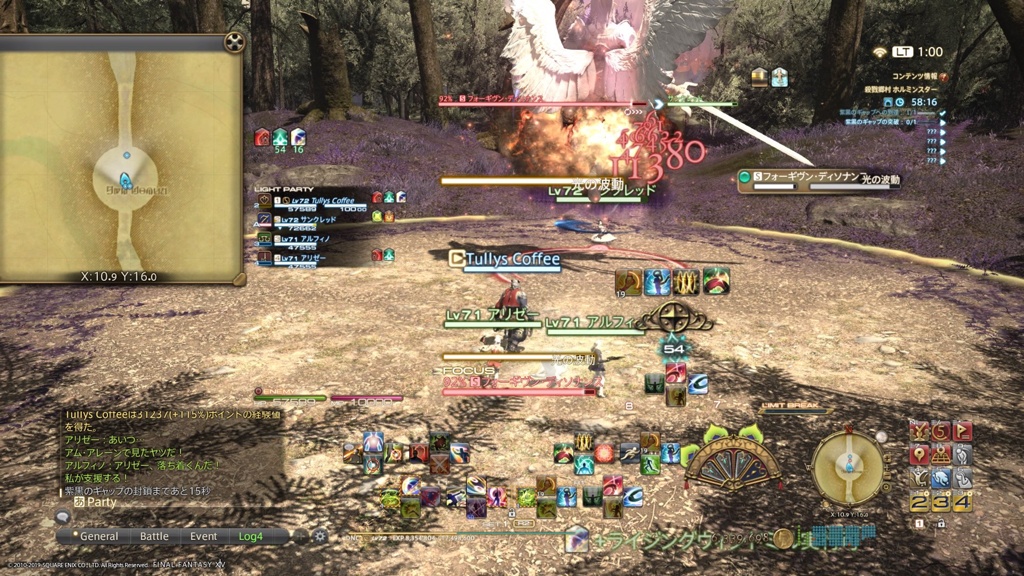The height and width of the screenshot is (576, 1024).
Task: Activate waymark number 2 icon
Action: coord(921,502)
